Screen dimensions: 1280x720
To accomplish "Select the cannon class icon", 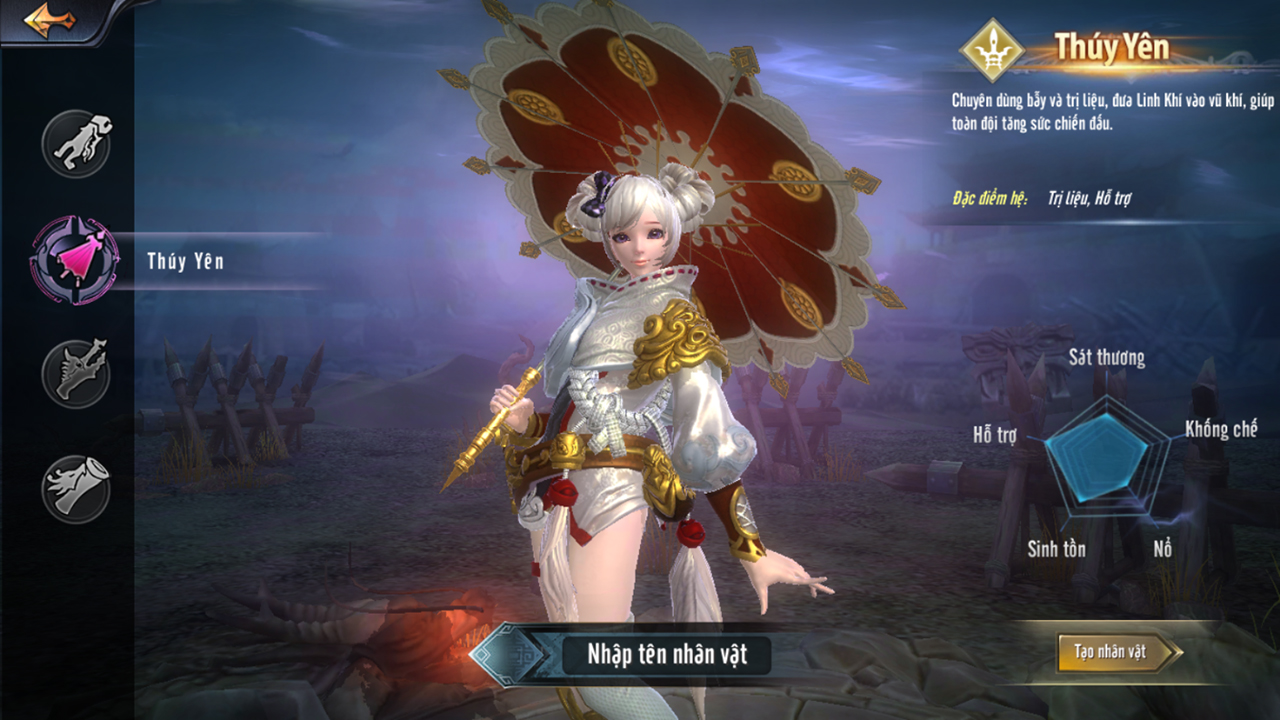I will pos(76,488).
